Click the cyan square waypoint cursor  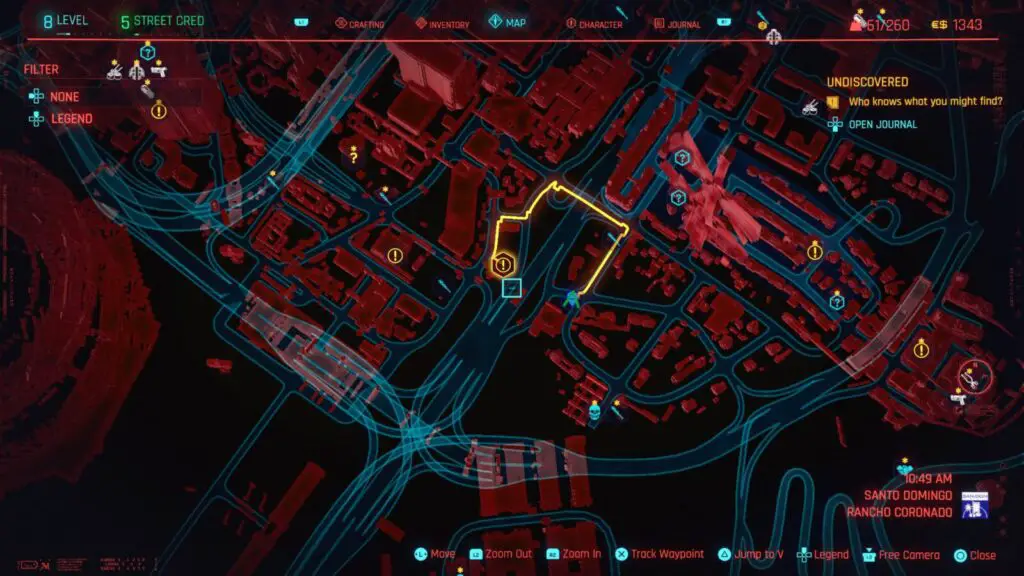click(x=512, y=288)
